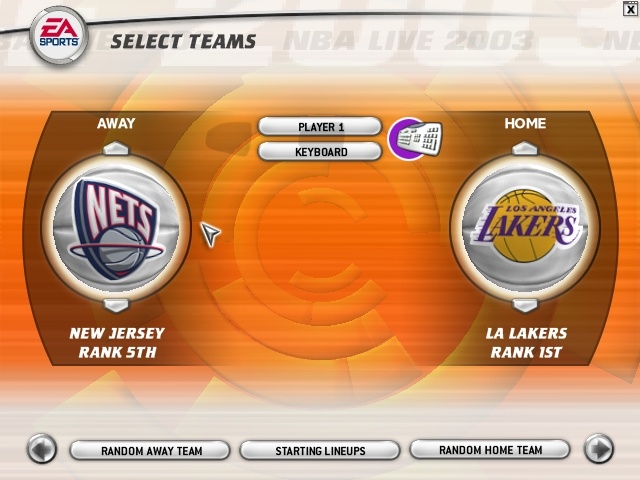This screenshot has height=480, width=640.
Task: Change the Keyboard controller setting
Action: (320, 152)
